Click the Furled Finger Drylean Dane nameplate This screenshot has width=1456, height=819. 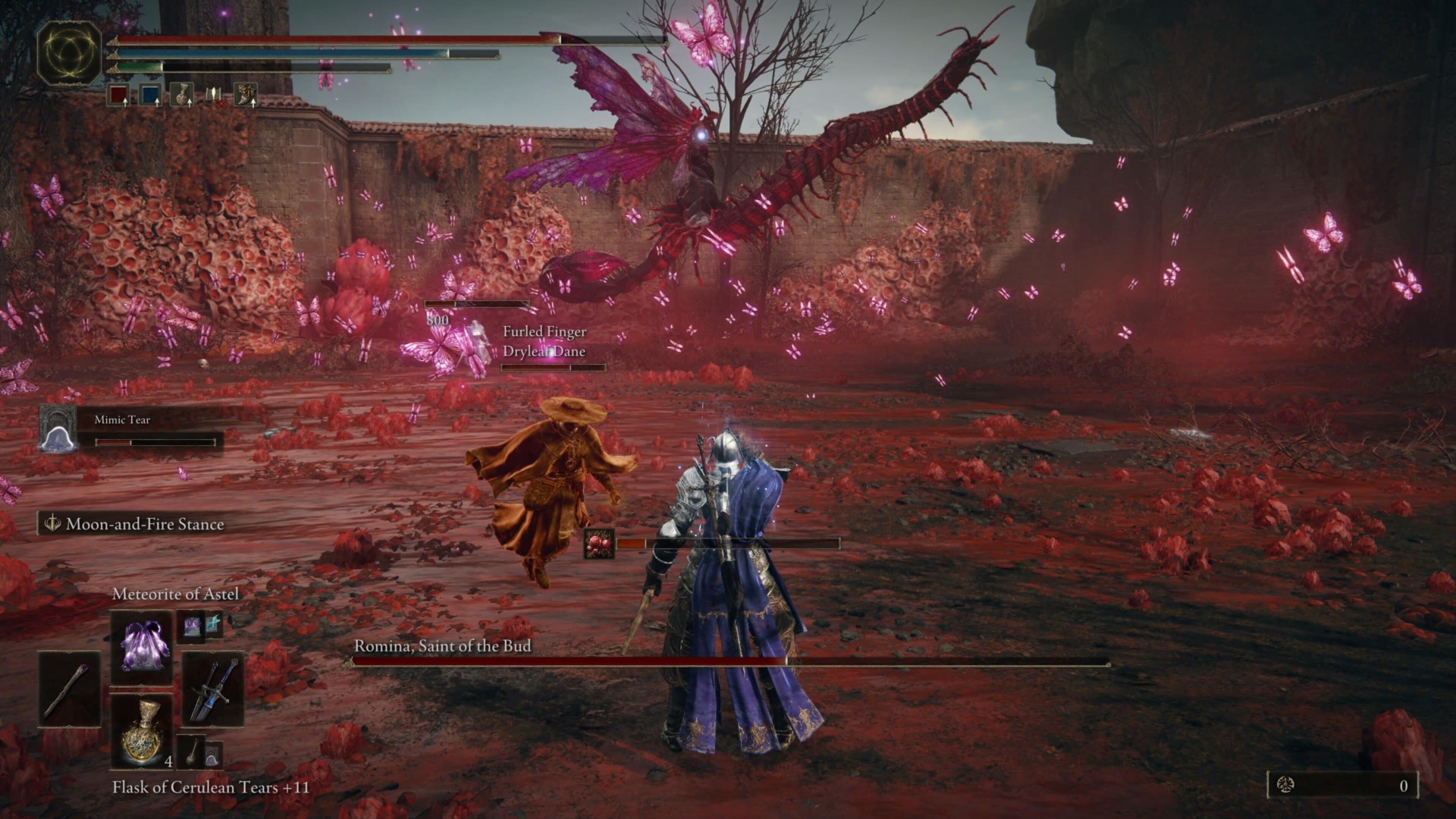click(x=544, y=341)
